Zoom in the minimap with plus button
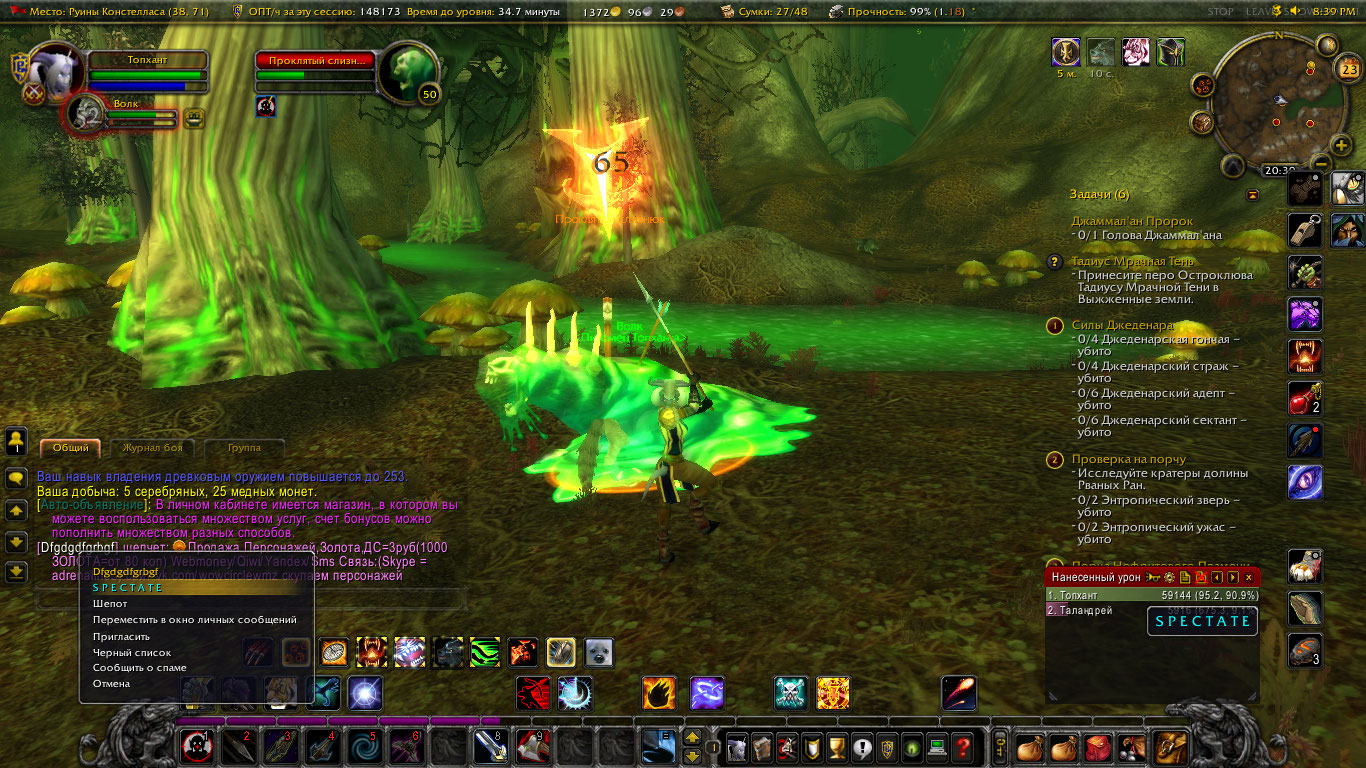Image resolution: width=1366 pixels, height=768 pixels. 1341,146
